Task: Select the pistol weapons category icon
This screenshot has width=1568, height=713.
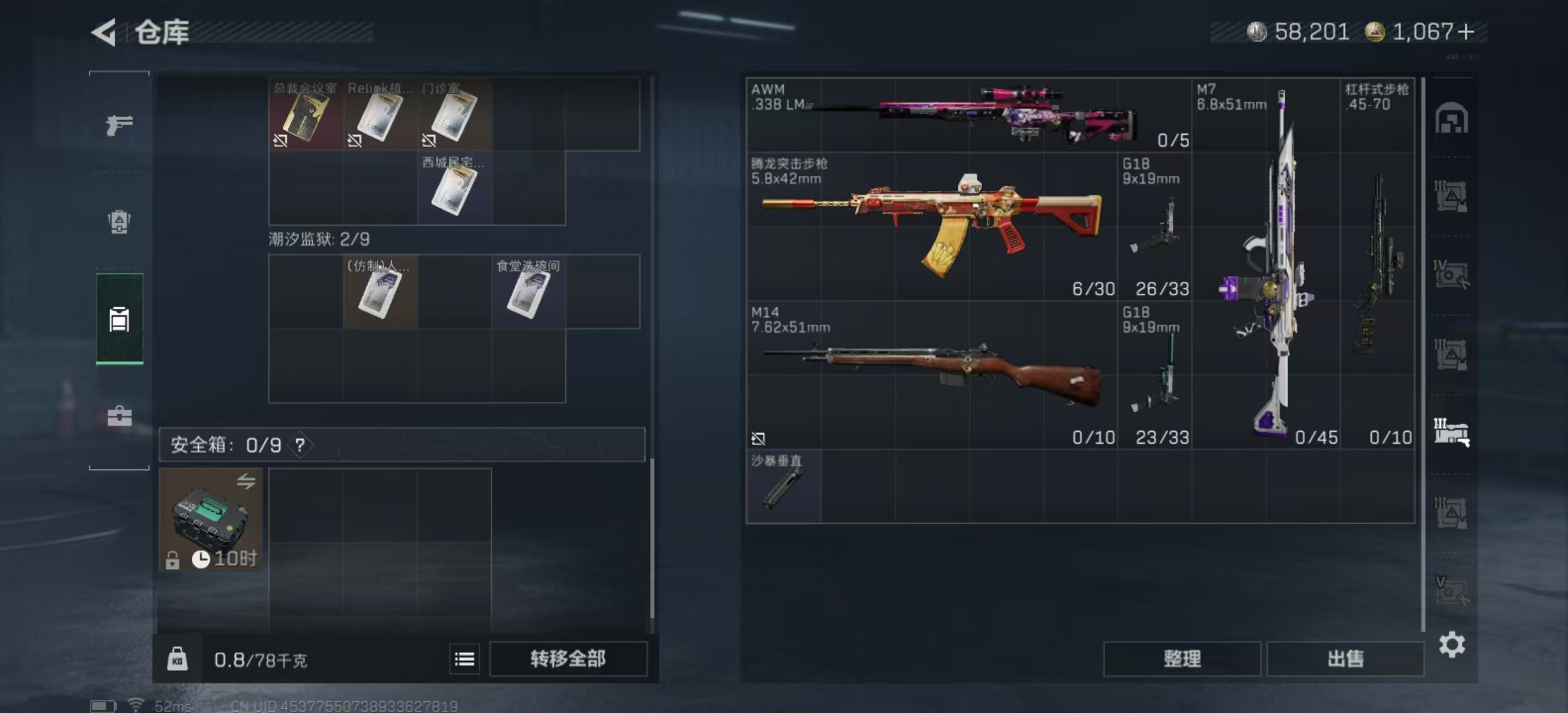Action: [x=119, y=123]
